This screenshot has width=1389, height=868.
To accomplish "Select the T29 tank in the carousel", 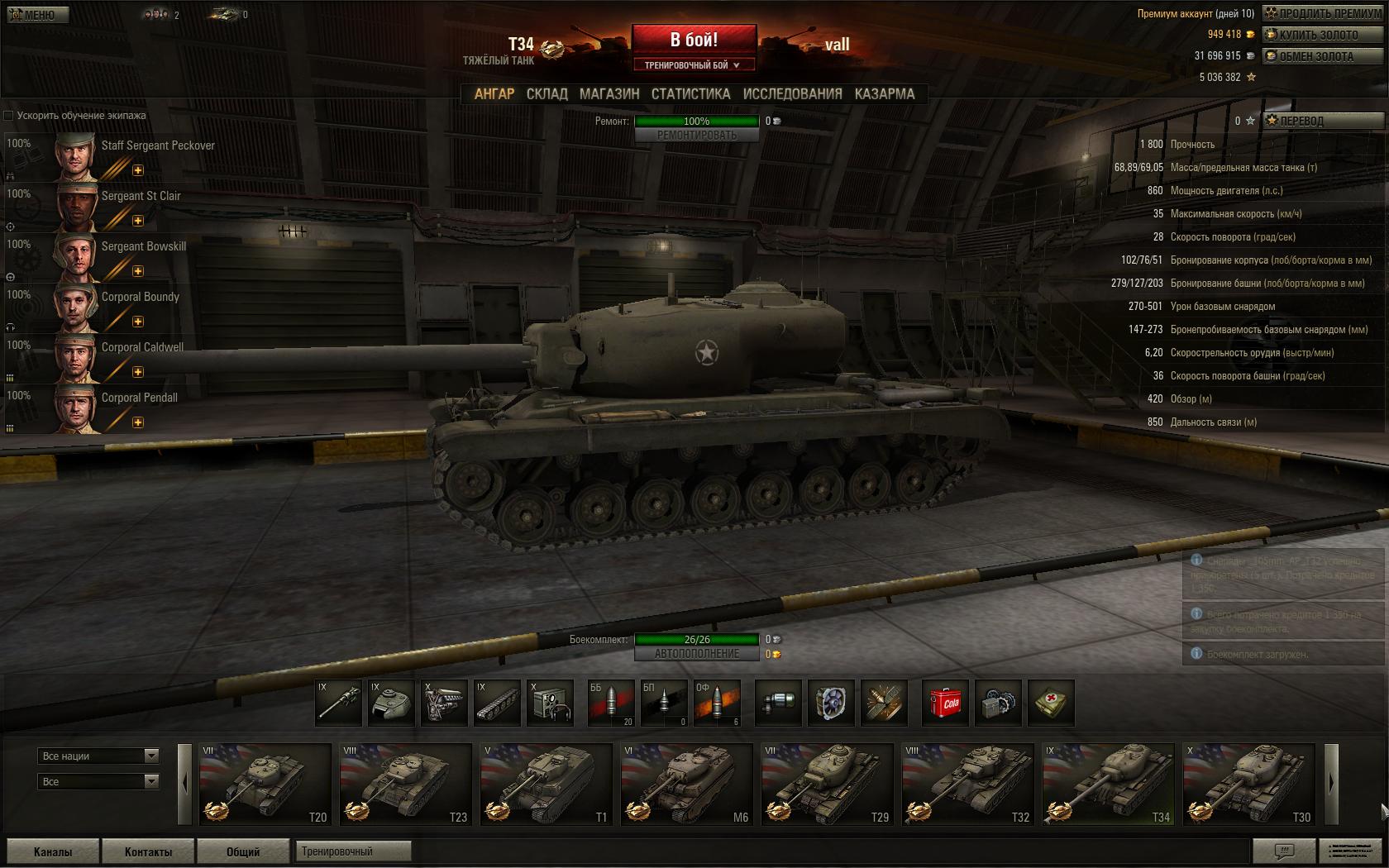I will tap(825, 783).
